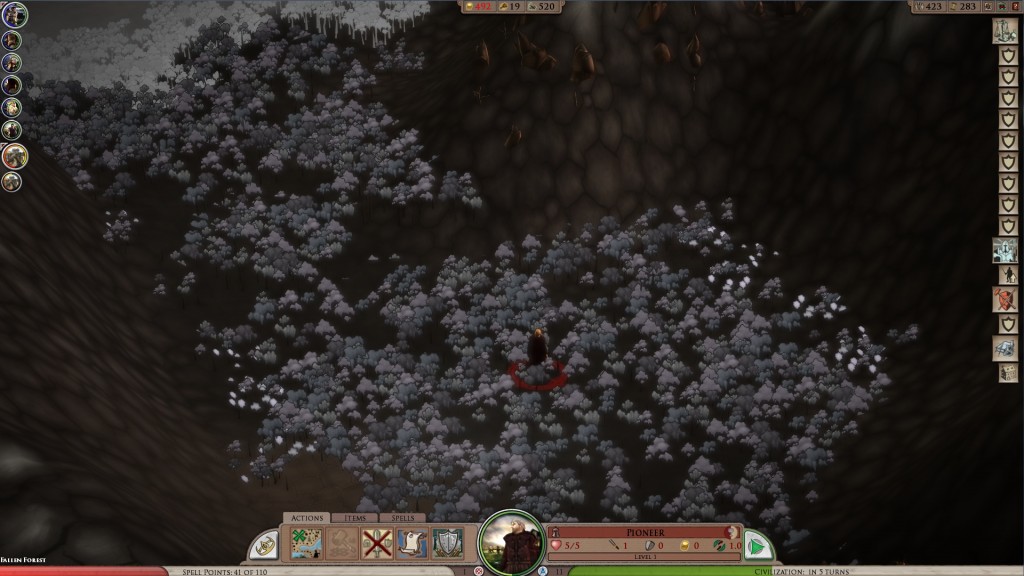Select the top hero portrait in unit list
The image size is (1024, 576).
click(x=14, y=15)
